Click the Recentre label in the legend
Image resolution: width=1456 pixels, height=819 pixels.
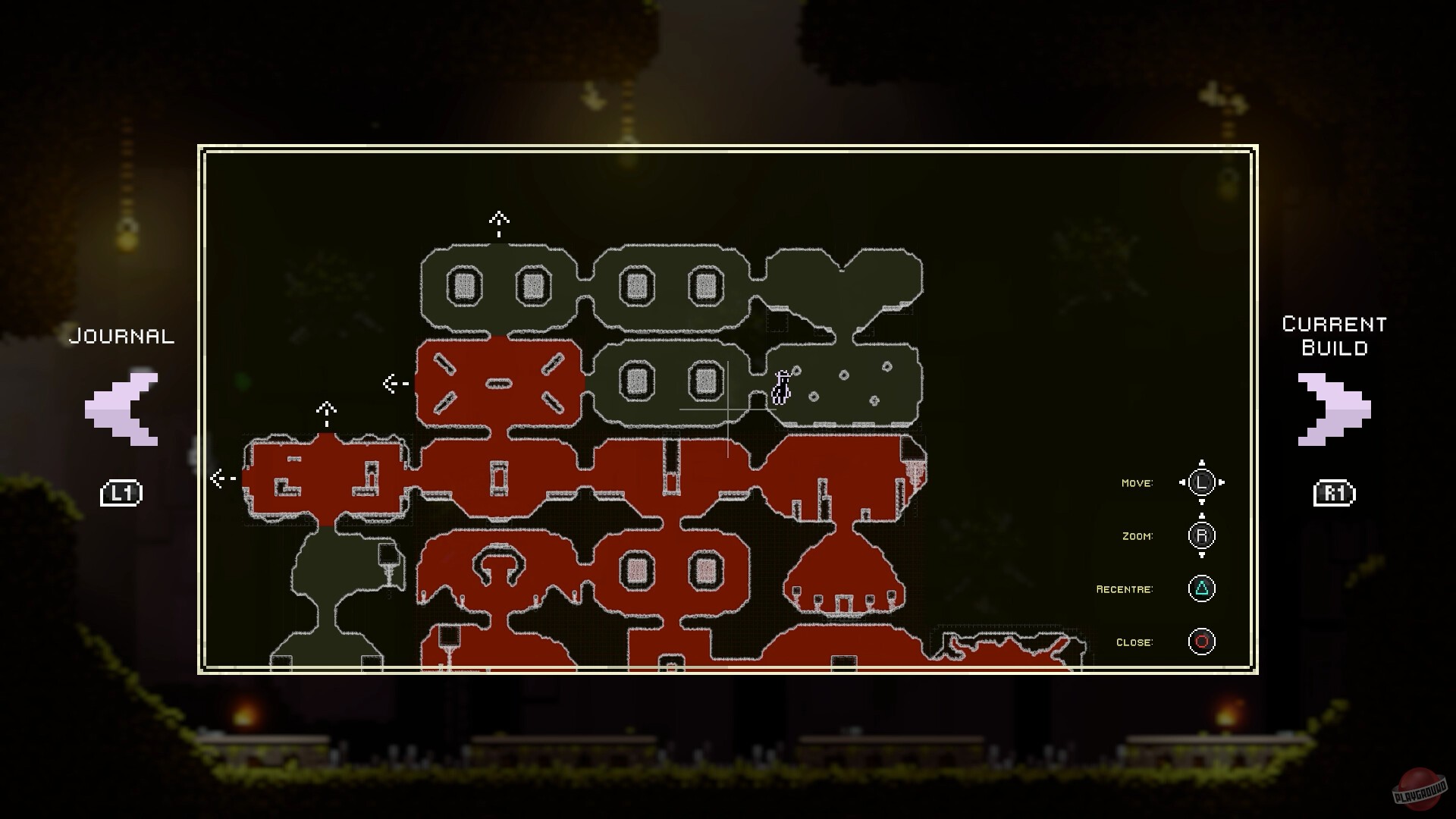click(1125, 588)
